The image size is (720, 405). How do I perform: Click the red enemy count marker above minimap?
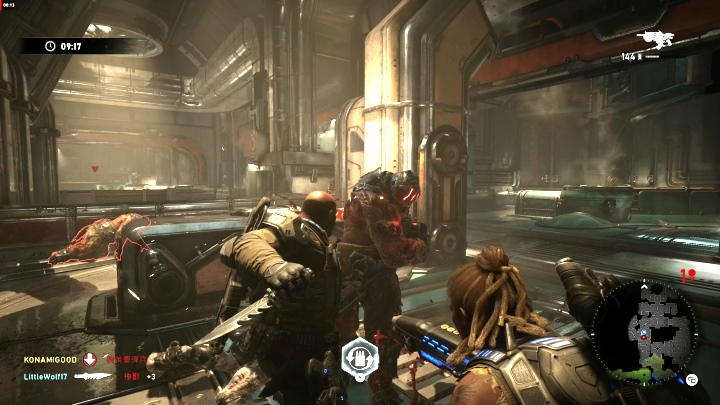point(686,273)
